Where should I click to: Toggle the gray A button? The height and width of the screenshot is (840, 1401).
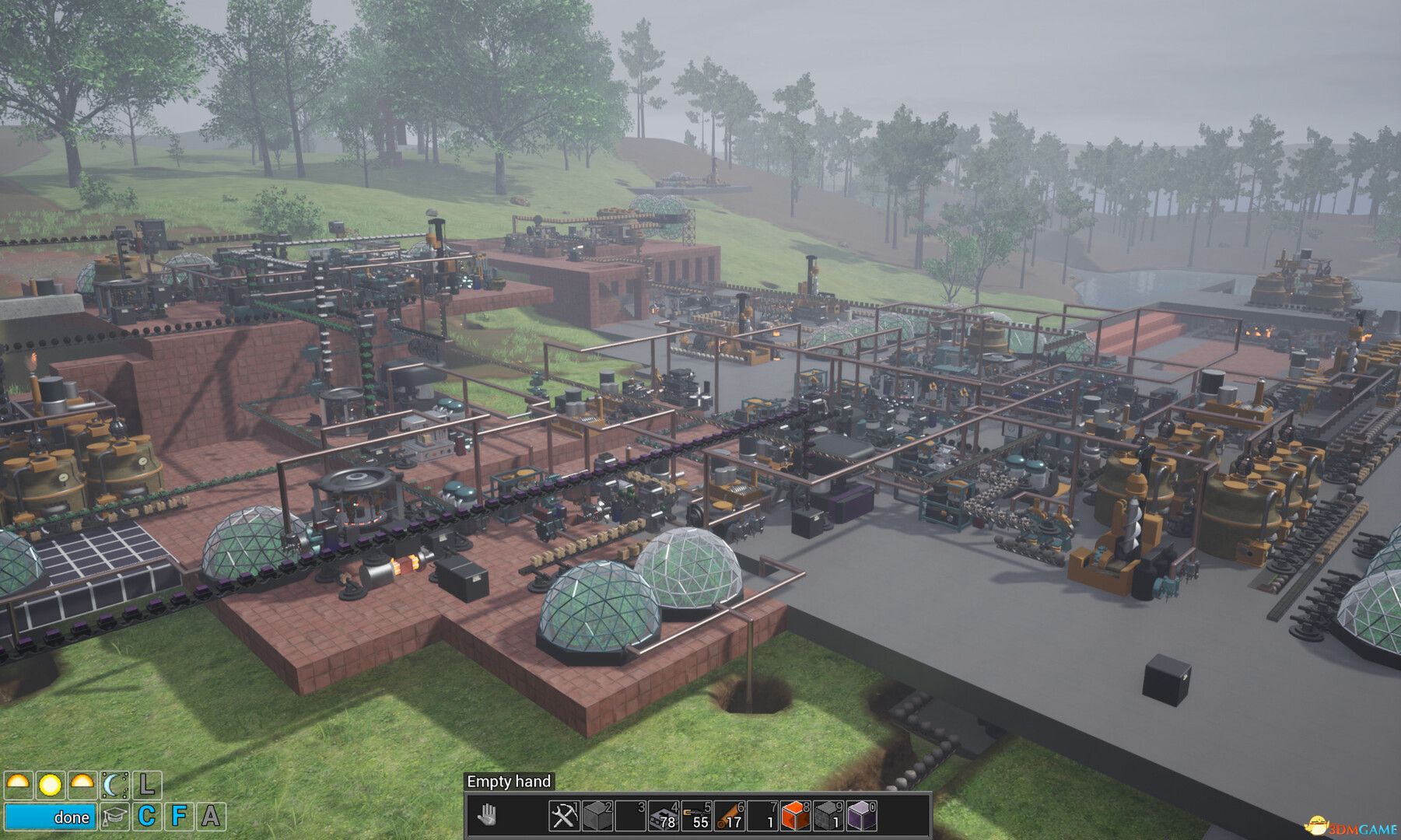click(x=211, y=817)
